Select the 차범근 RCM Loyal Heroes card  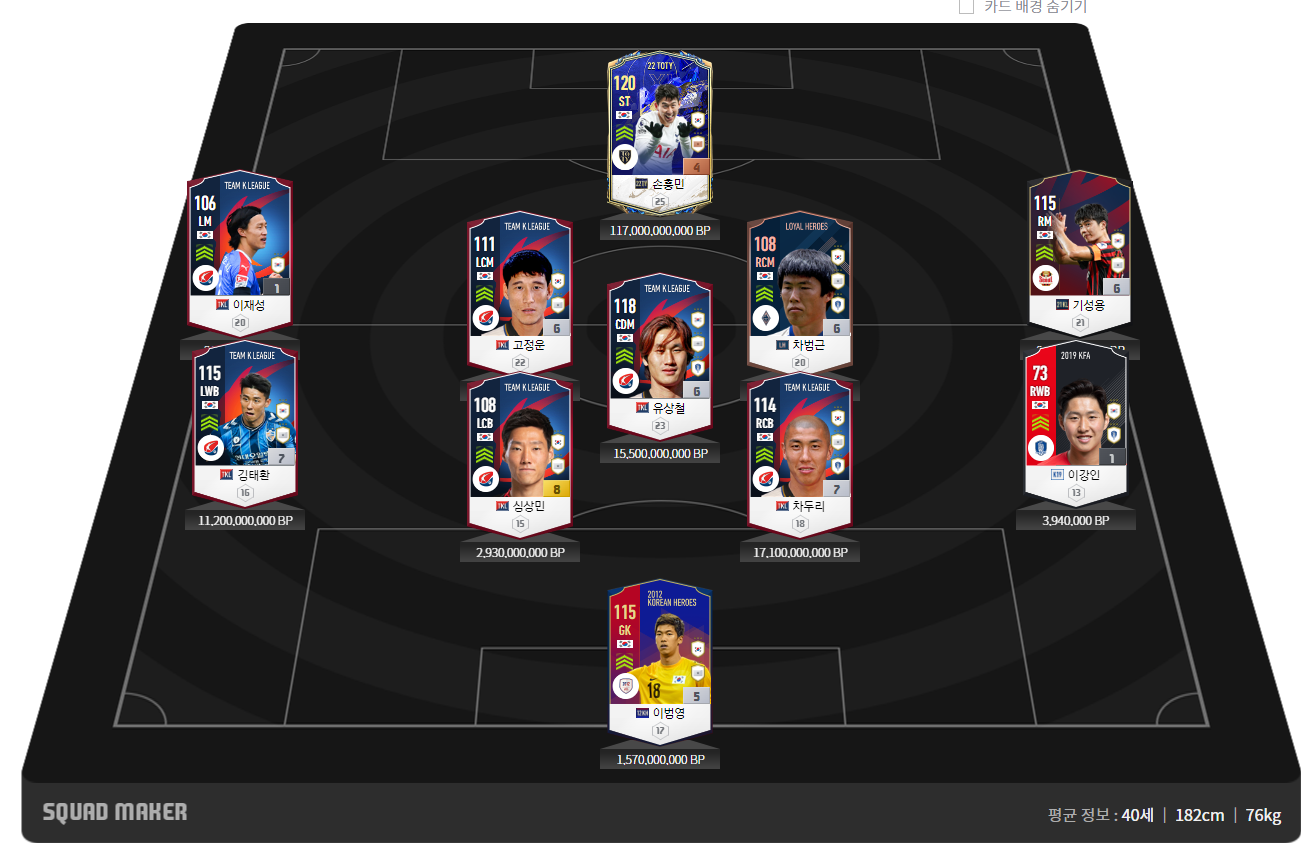click(x=799, y=285)
